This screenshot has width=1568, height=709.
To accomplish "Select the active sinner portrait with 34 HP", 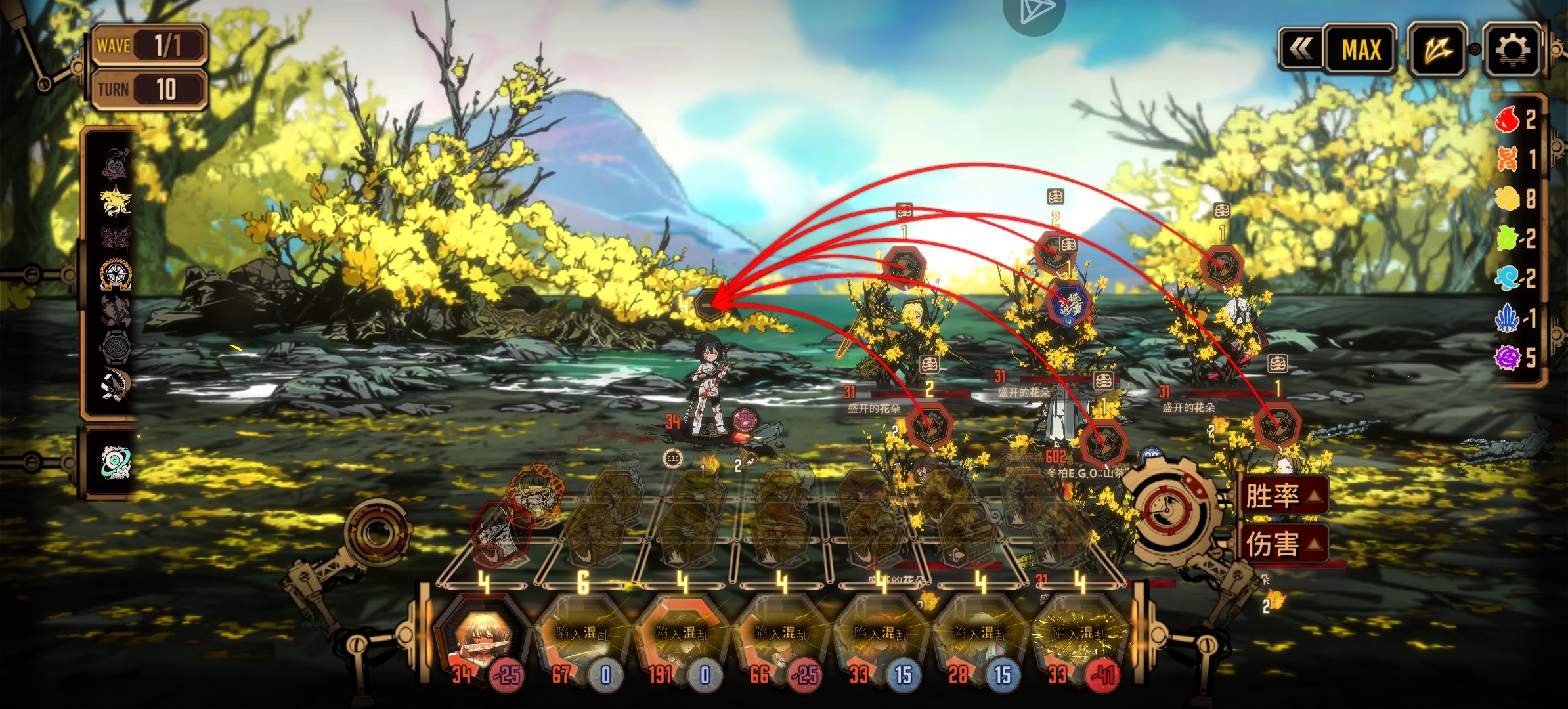I will (481, 637).
